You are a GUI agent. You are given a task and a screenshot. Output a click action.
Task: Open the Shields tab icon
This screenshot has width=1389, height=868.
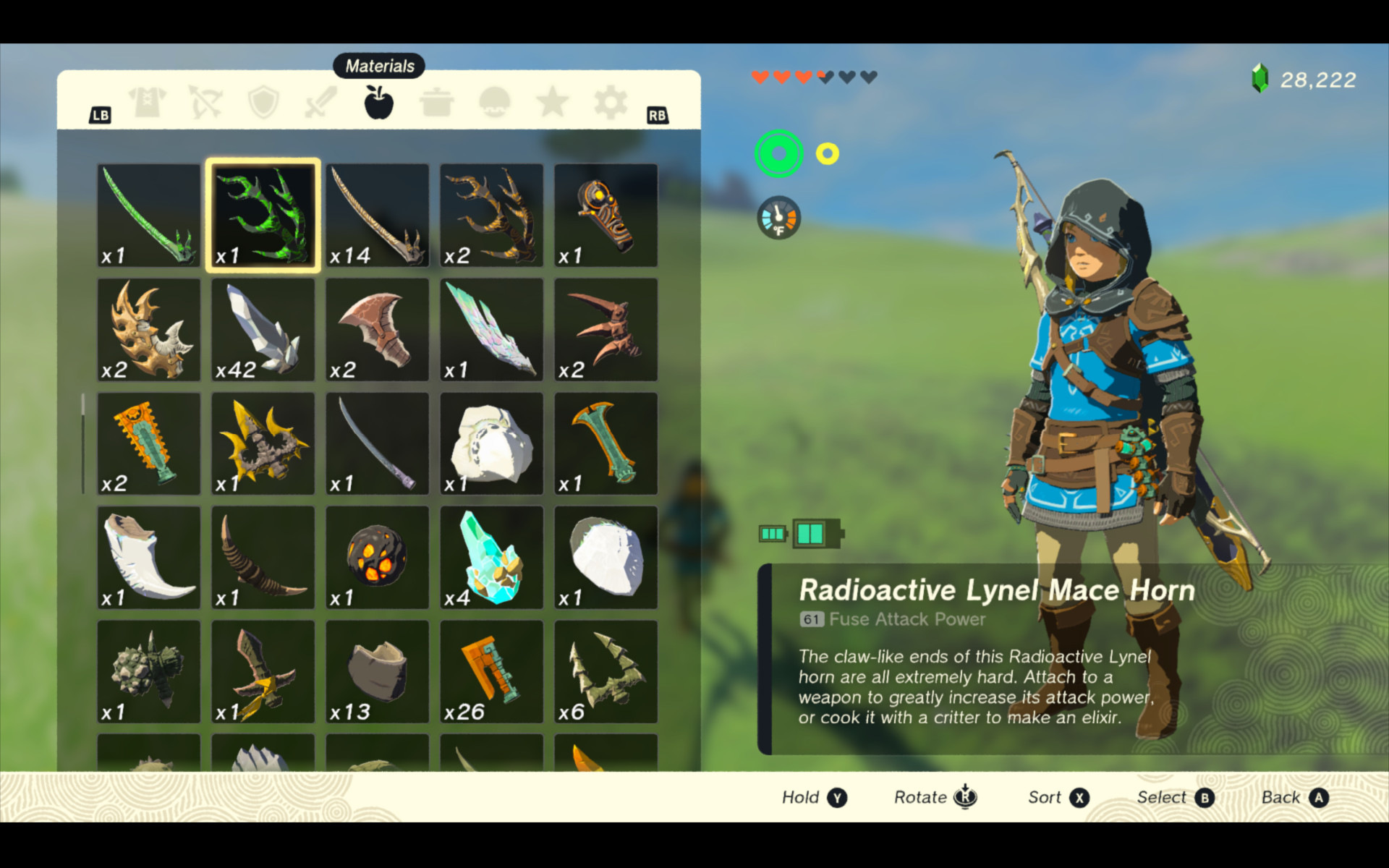point(264,102)
